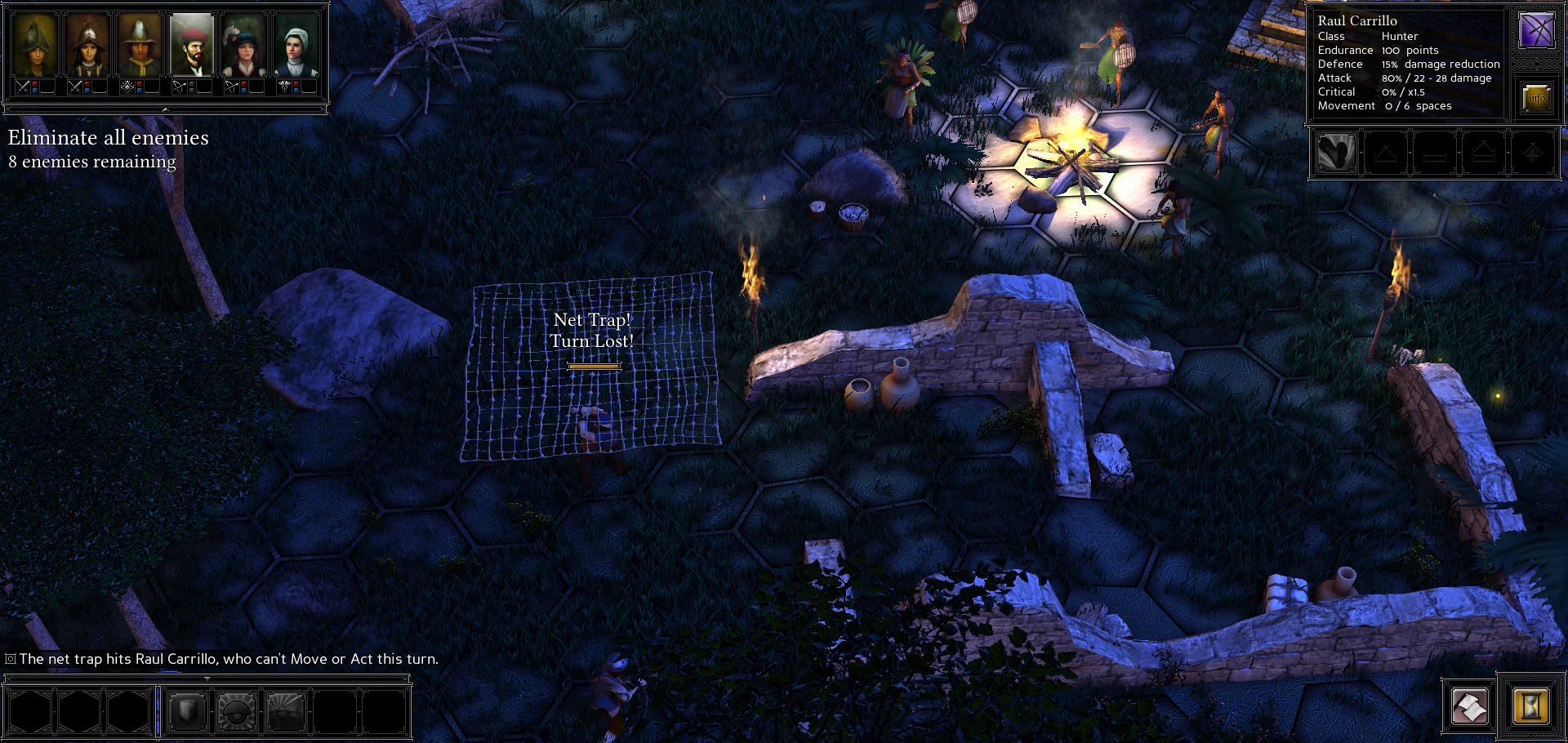Open the yellow info button
Screen dimensions: 1568x743
(1536, 99)
